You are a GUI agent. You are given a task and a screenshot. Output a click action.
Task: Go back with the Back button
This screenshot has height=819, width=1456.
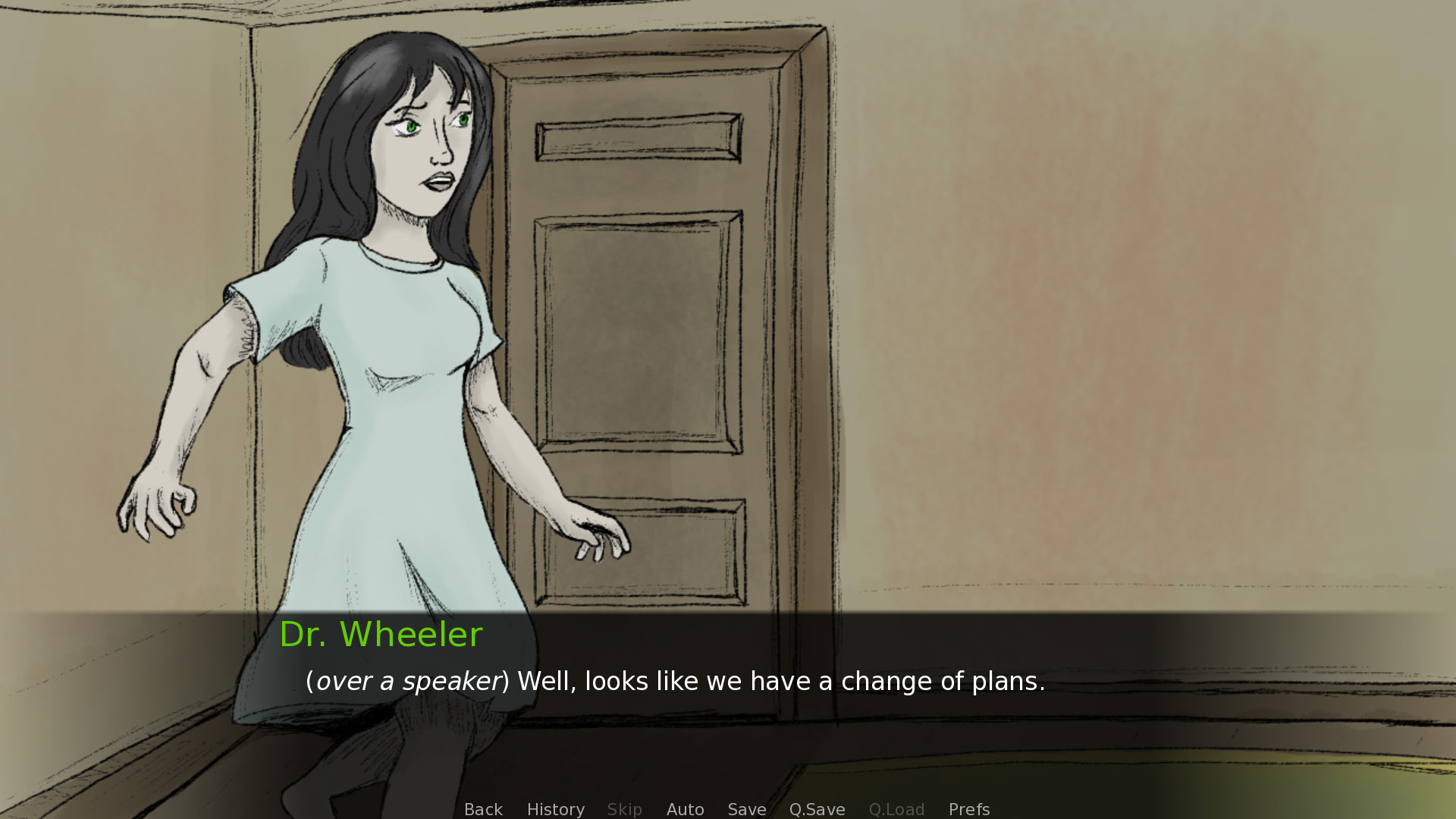click(x=483, y=809)
